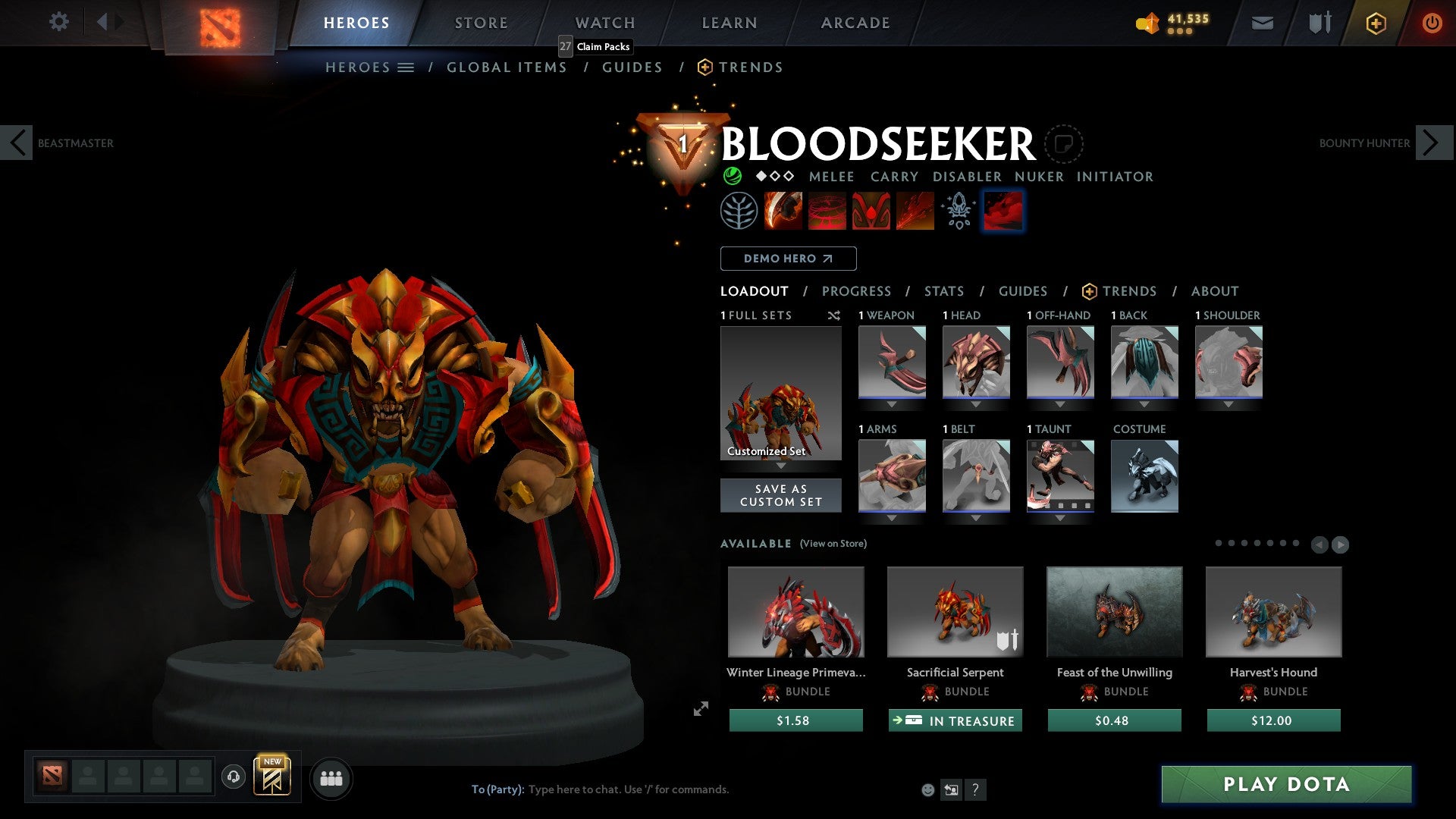
Task: Select the Customized Set thumbnail
Action: pyautogui.click(x=780, y=393)
